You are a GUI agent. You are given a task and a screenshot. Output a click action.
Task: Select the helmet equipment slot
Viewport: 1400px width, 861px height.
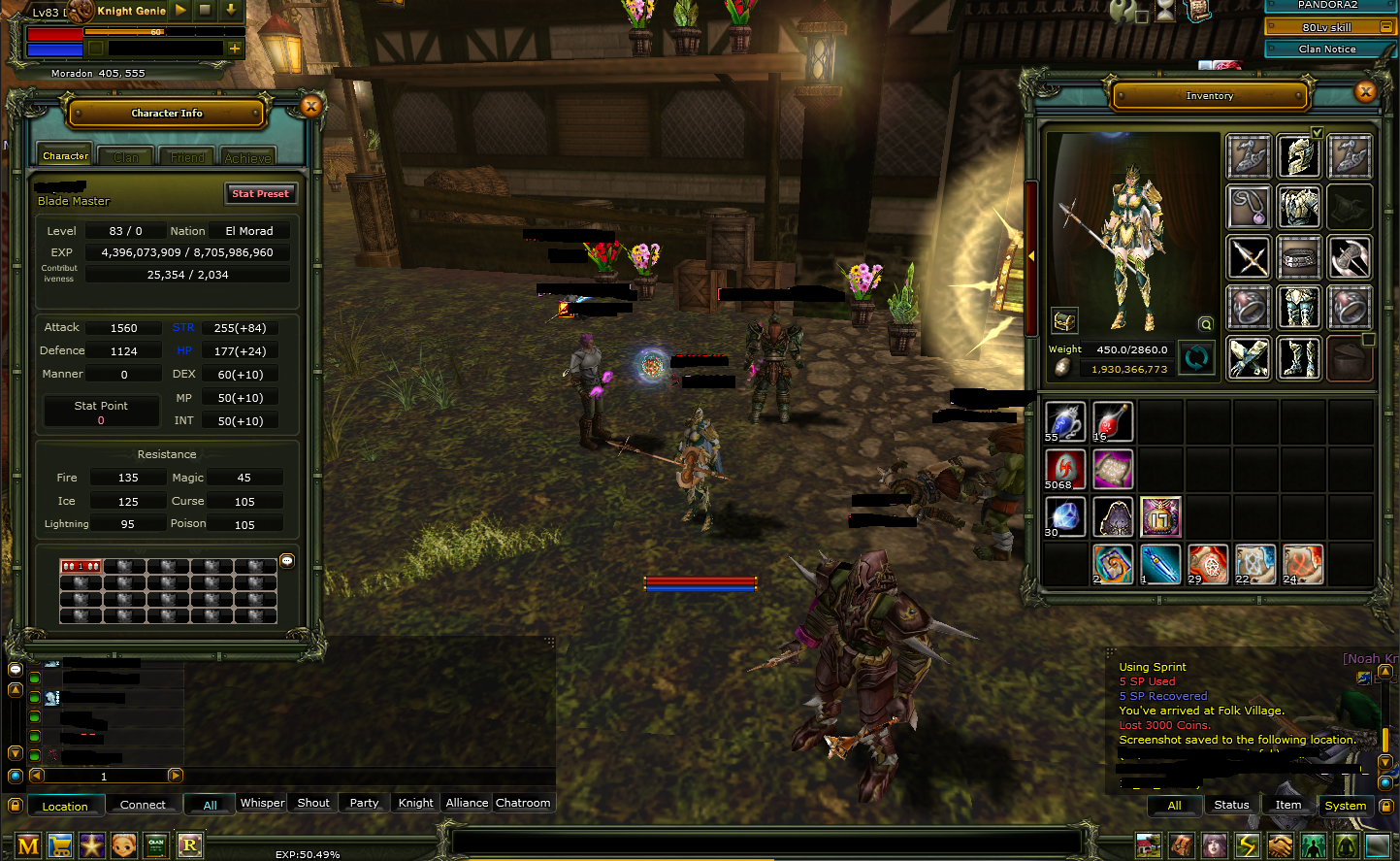tap(1299, 156)
